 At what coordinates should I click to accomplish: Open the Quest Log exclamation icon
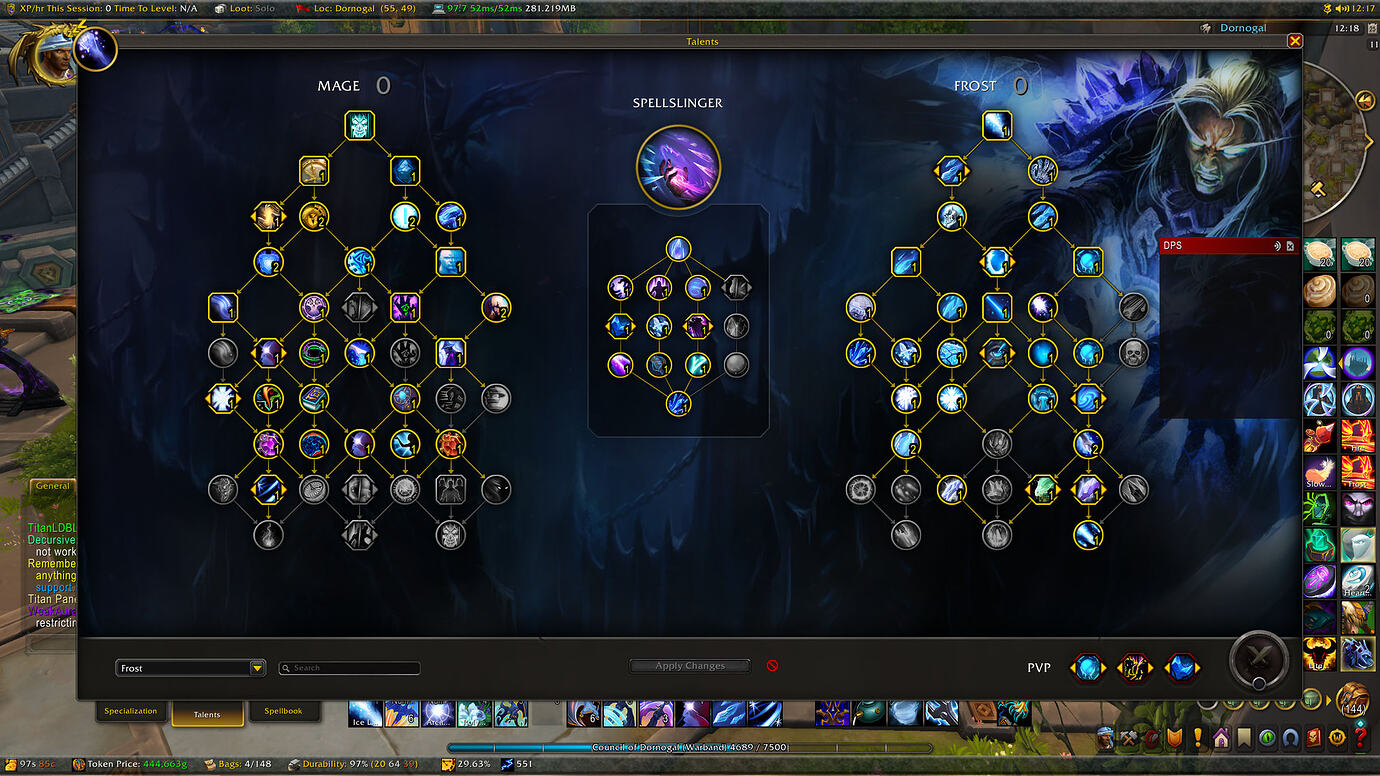(1198, 739)
